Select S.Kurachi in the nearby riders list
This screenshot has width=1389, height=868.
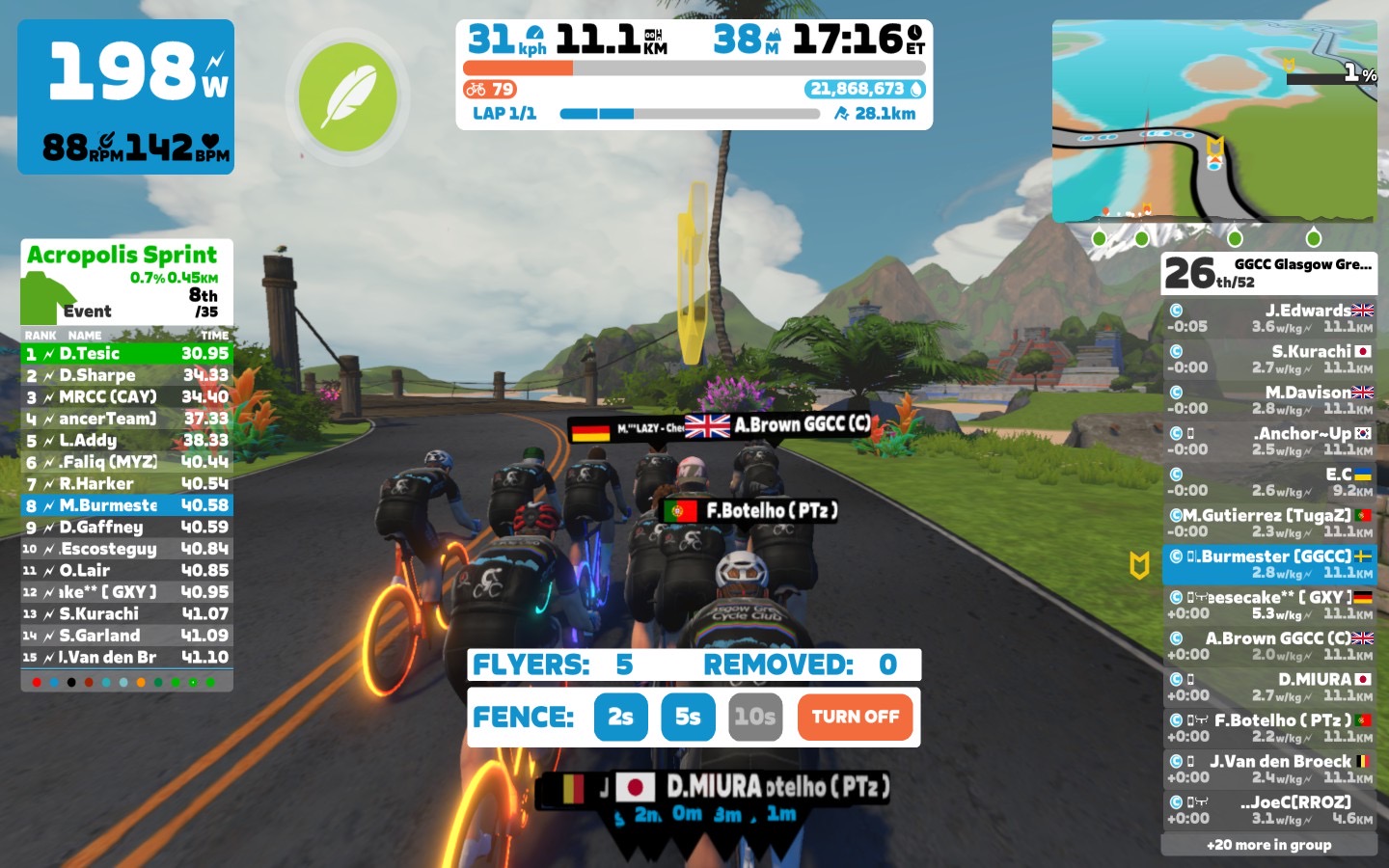coord(1268,359)
